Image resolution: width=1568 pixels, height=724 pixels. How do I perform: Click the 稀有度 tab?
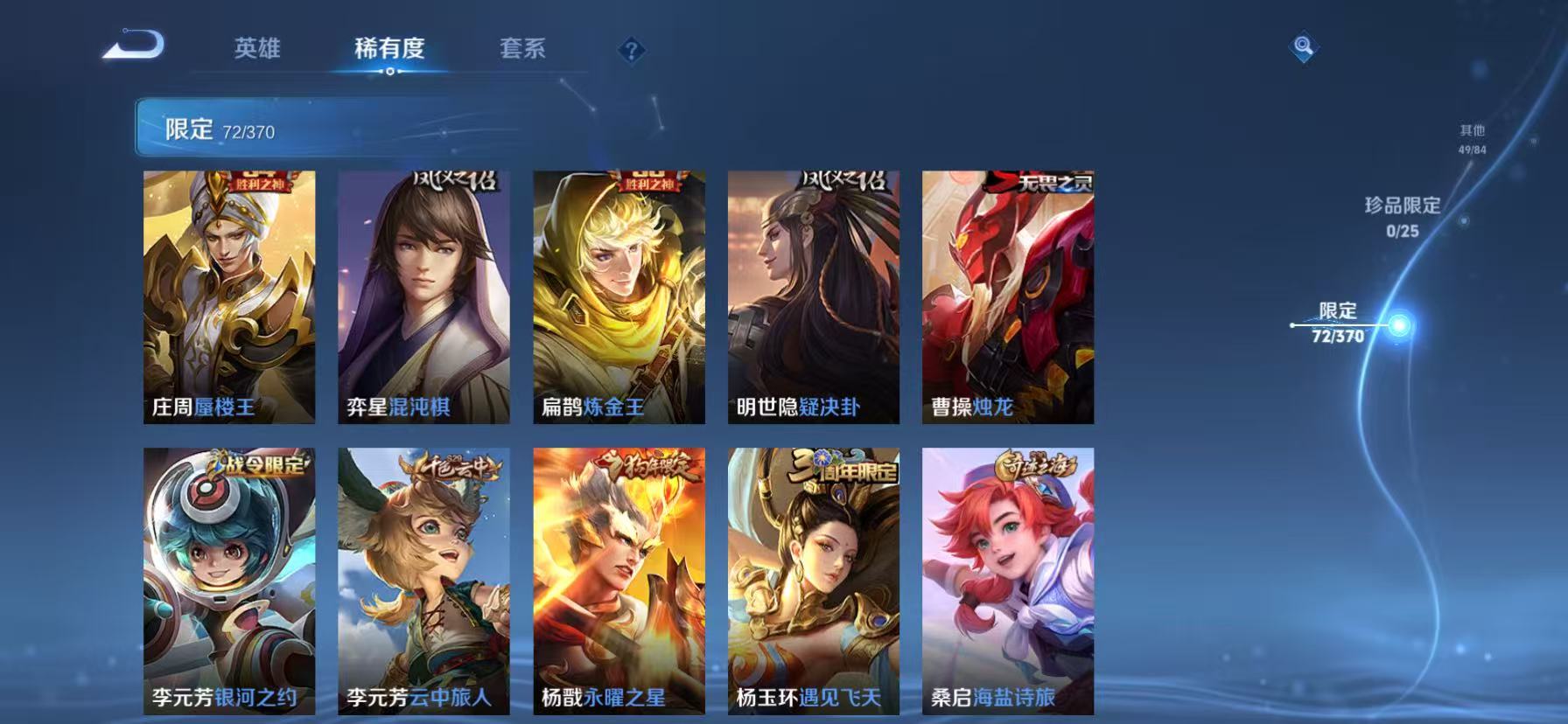390,50
